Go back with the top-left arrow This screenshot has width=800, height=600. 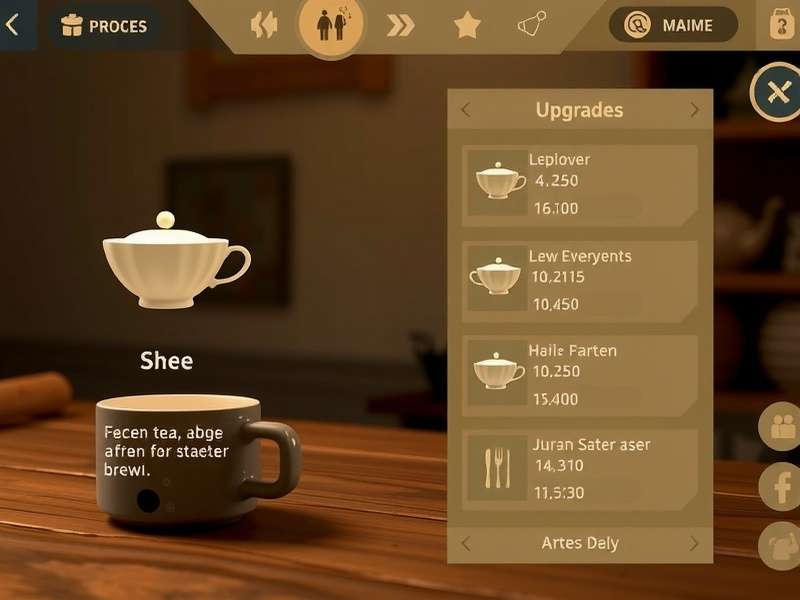tap(13, 25)
